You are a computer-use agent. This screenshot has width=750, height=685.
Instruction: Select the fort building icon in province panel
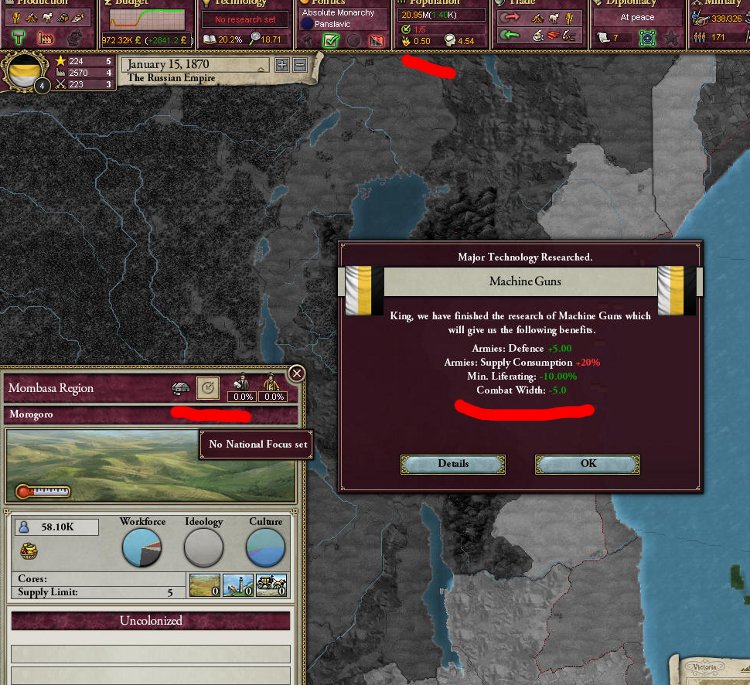204,585
